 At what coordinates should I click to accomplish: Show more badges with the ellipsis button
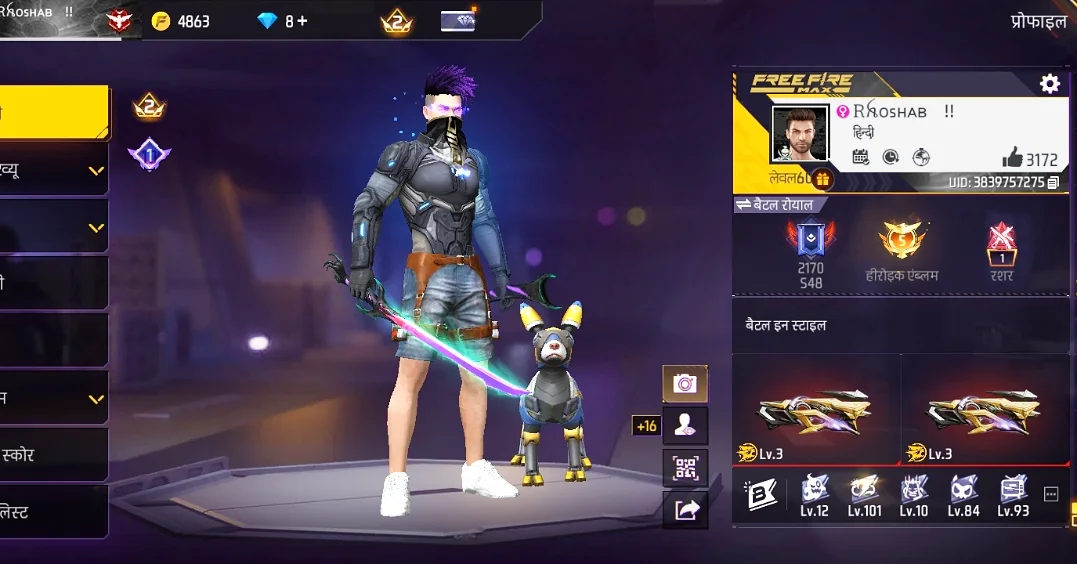1050,494
